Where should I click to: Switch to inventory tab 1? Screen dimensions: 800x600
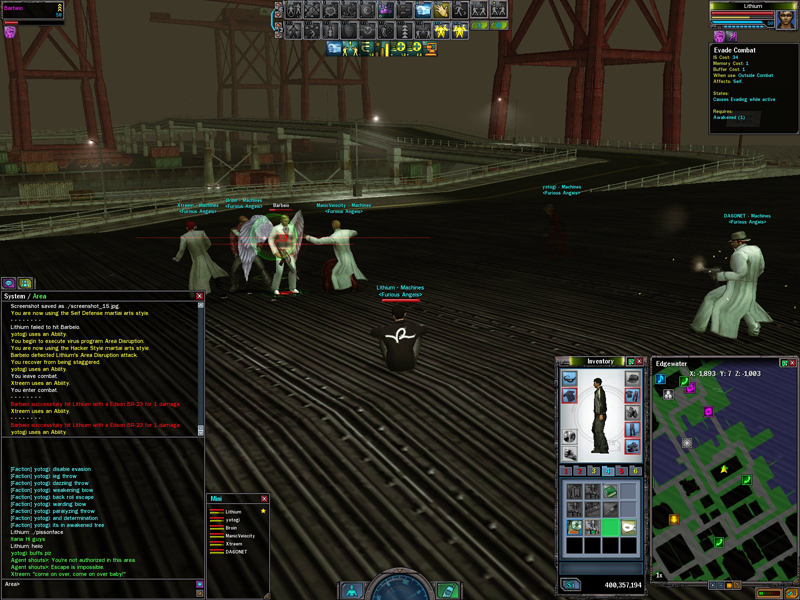point(565,470)
